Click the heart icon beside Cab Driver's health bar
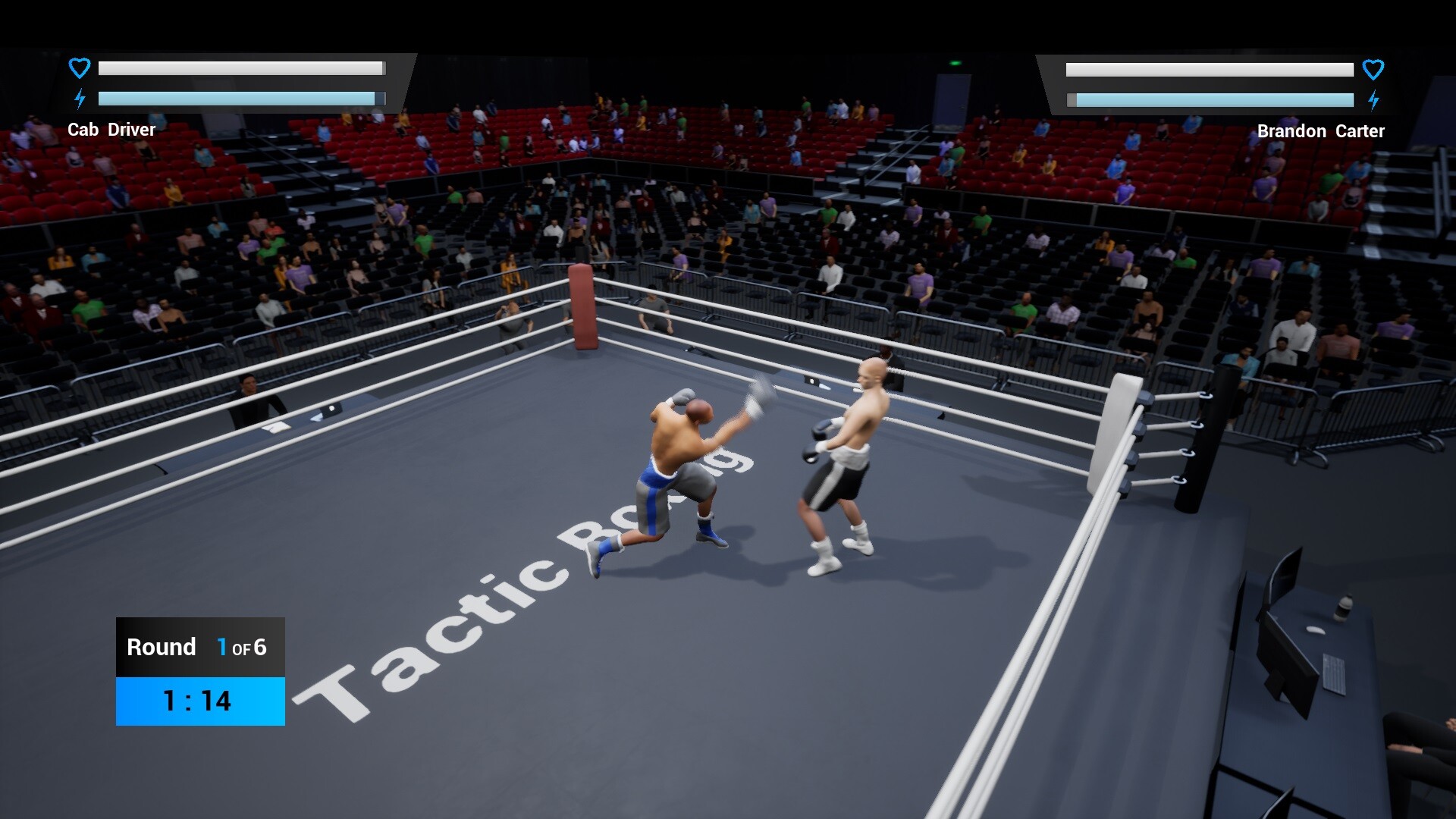 click(x=79, y=68)
